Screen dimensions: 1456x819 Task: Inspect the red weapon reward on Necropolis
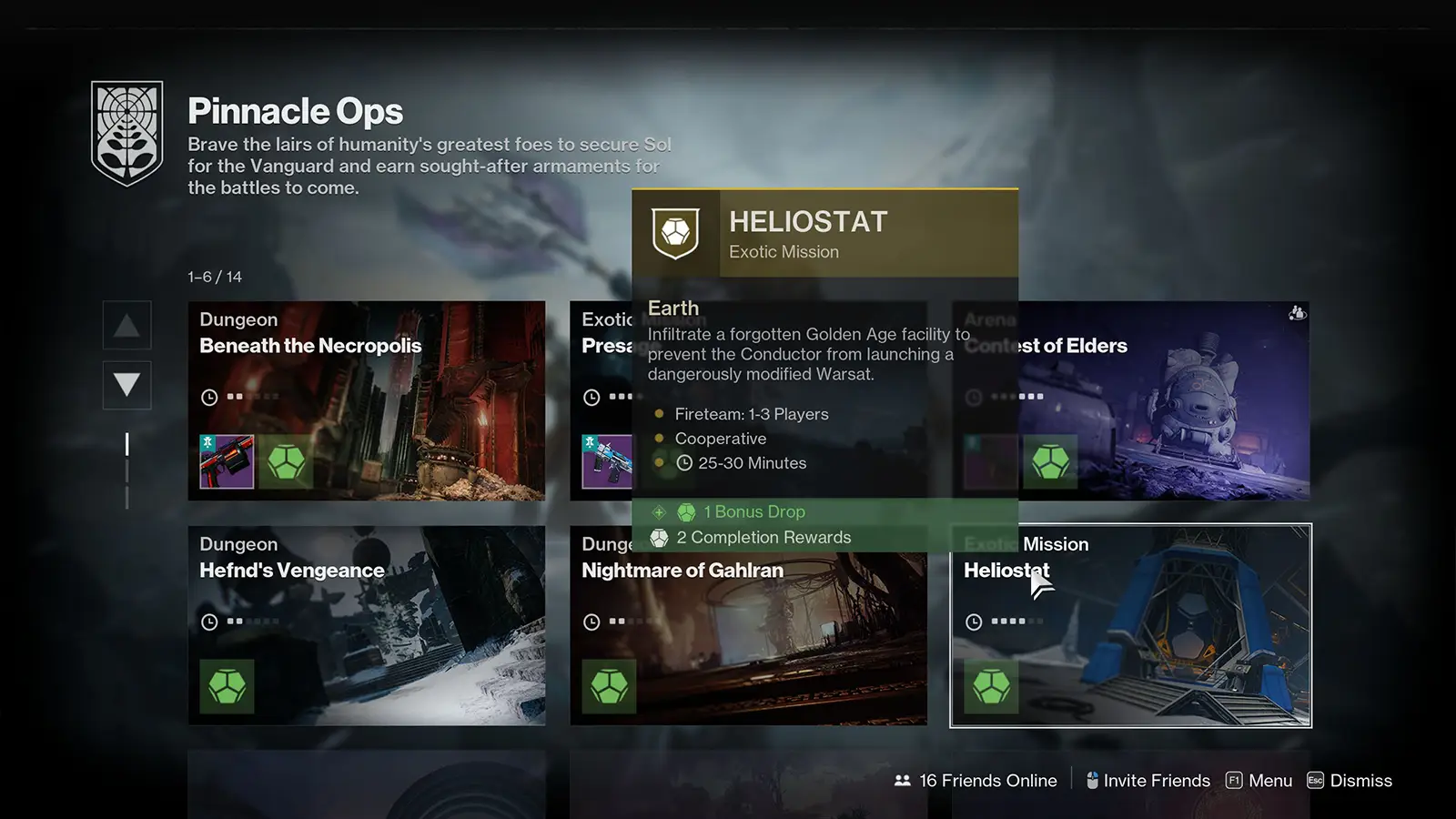[227, 461]
